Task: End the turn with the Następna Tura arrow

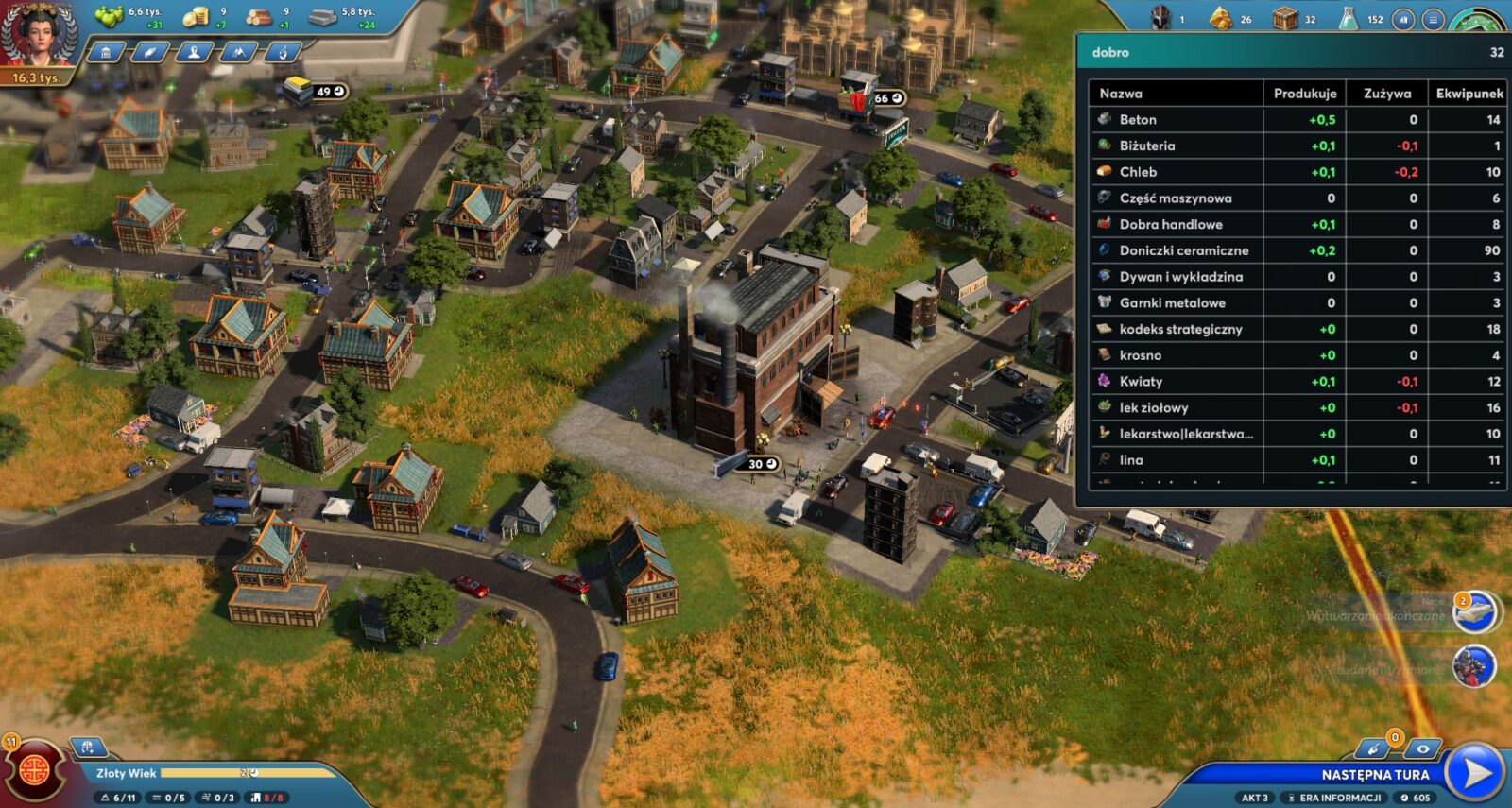Action: pos(1476,773)
